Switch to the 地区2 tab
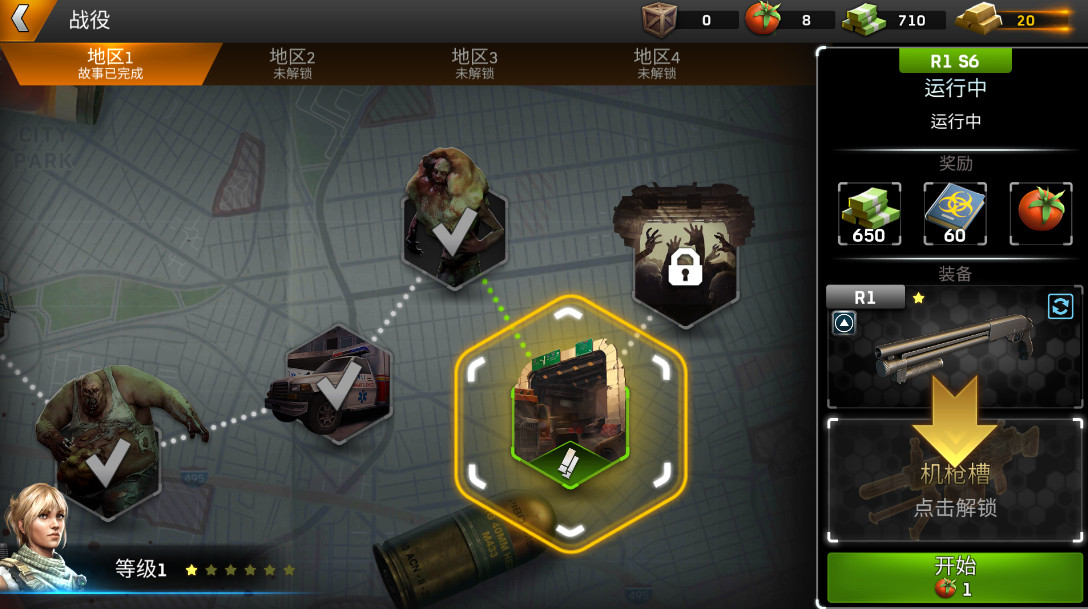Screen dimensions: 1088x609 292,64
